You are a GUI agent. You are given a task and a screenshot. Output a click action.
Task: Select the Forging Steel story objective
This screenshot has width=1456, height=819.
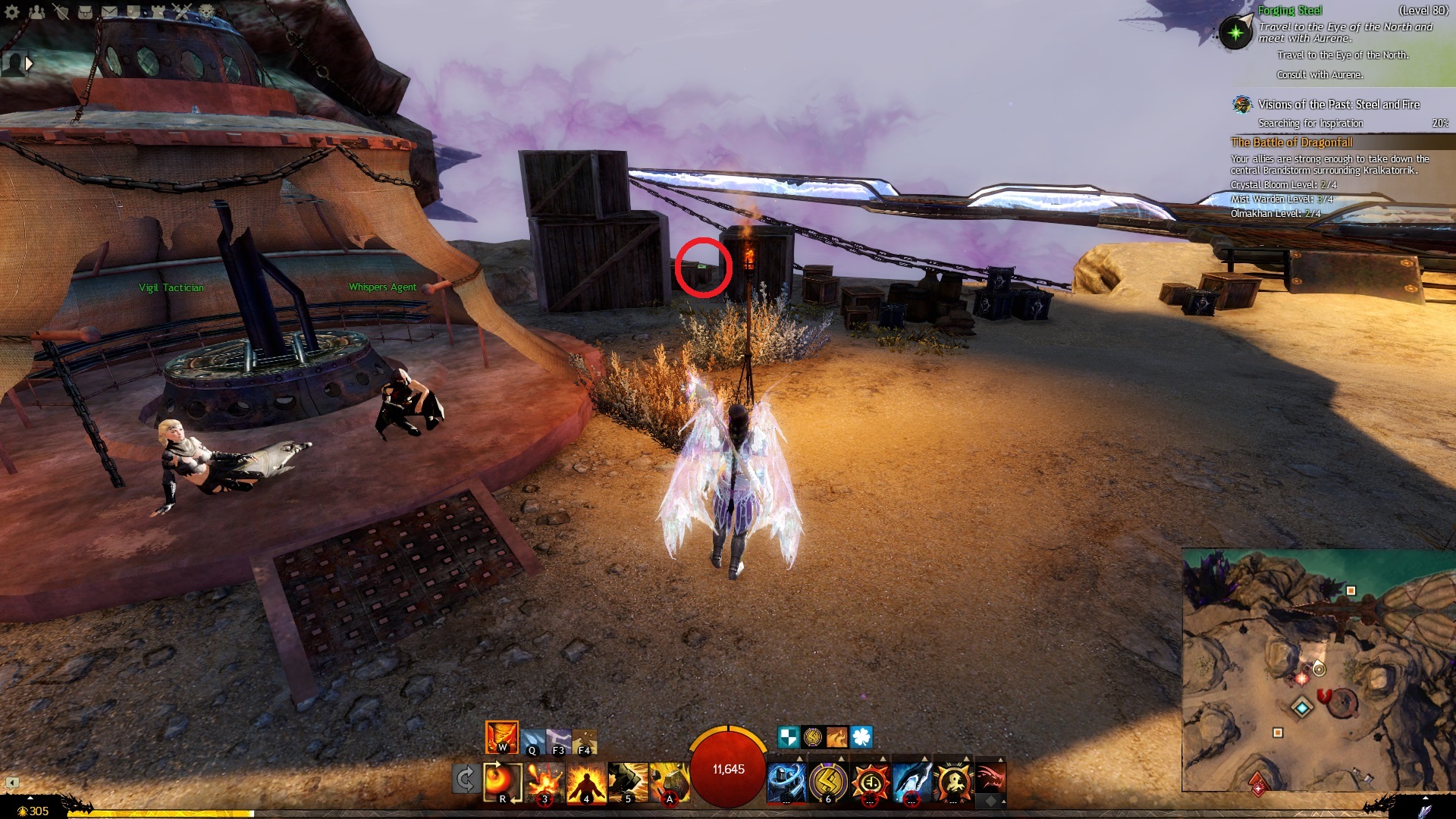tap(1289, 11)
